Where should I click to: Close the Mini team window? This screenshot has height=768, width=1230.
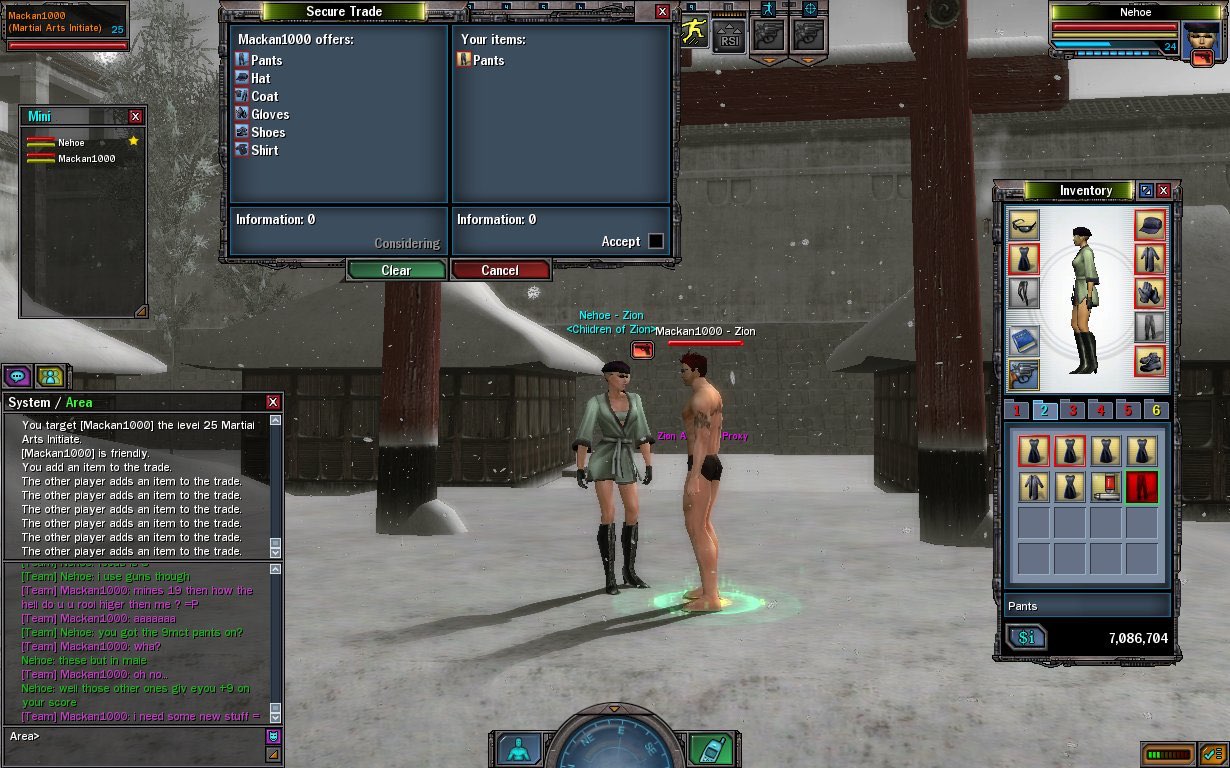[135, 116]
